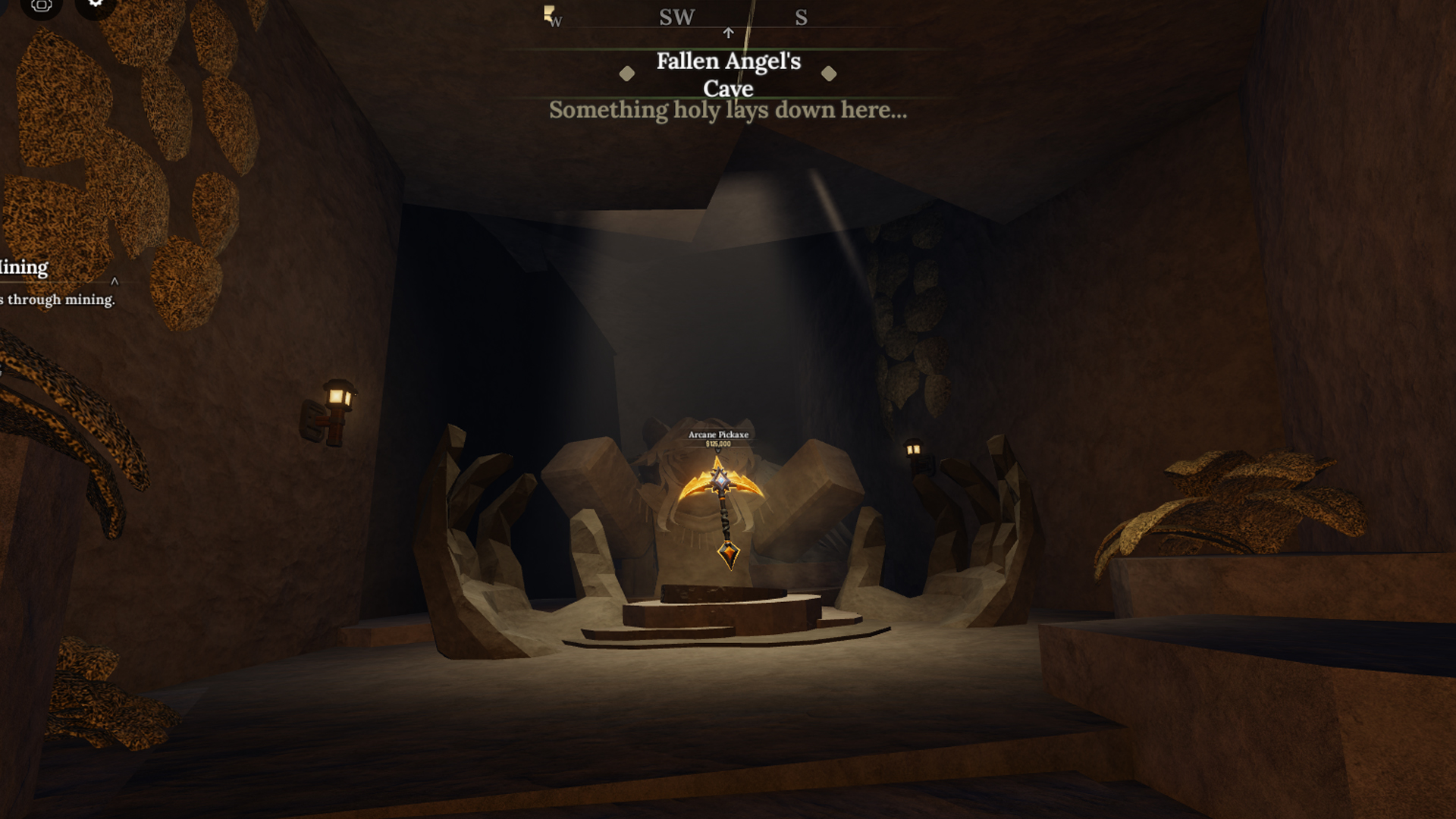Click the right diamond marker on the compass
Screen dimensions: 1456x819
829,74
